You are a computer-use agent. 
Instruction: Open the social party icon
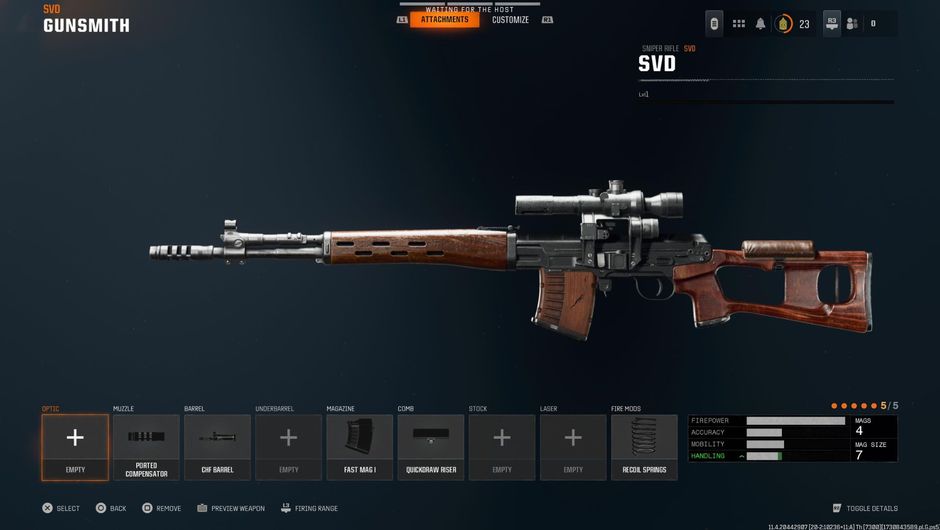[852, 23]
